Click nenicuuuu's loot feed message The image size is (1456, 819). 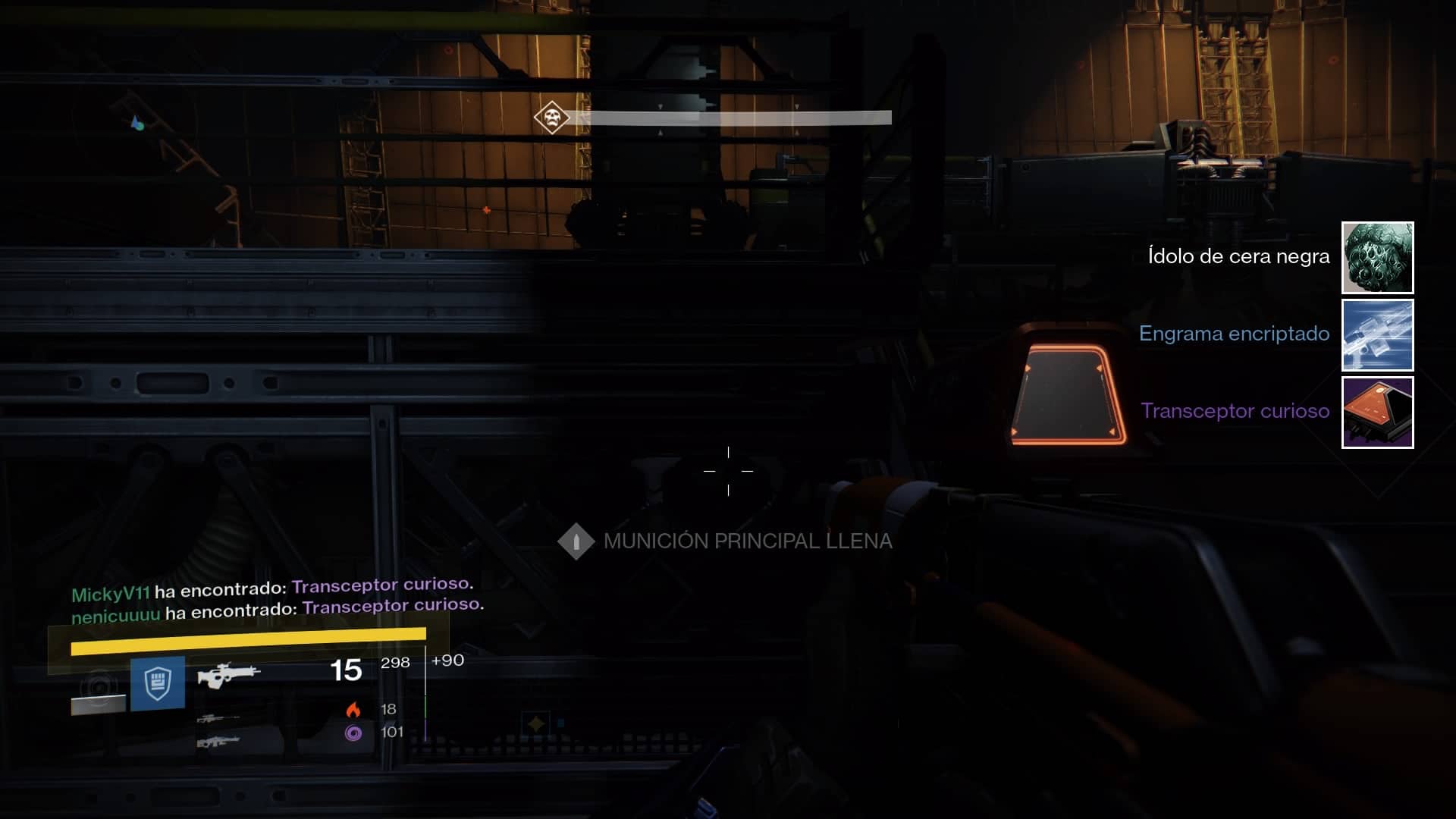pos(278,609)
